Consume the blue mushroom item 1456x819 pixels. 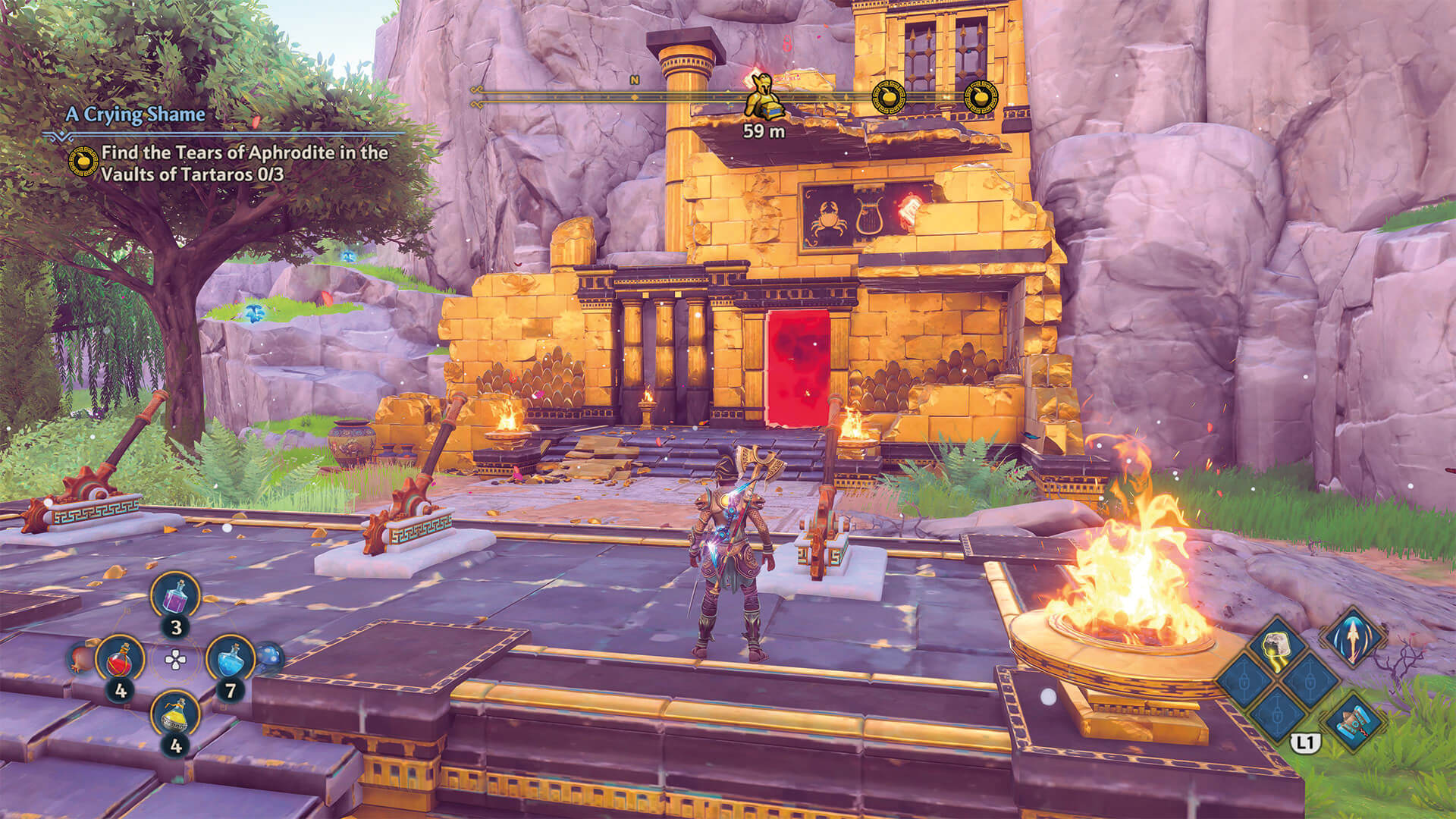coord(268,657)
